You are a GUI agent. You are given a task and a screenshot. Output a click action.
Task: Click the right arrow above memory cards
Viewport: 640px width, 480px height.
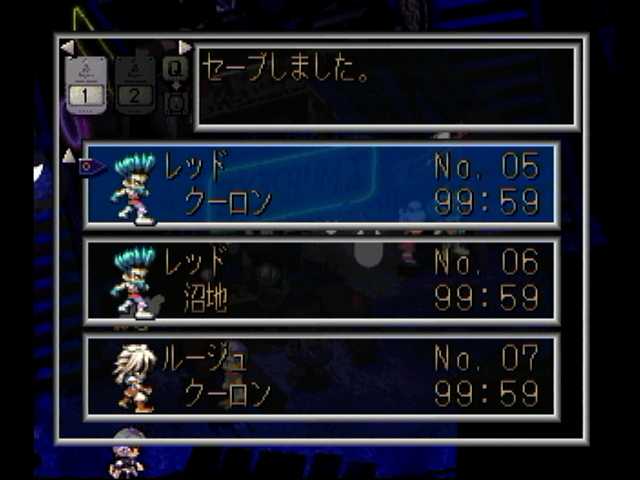coord(184,47)
